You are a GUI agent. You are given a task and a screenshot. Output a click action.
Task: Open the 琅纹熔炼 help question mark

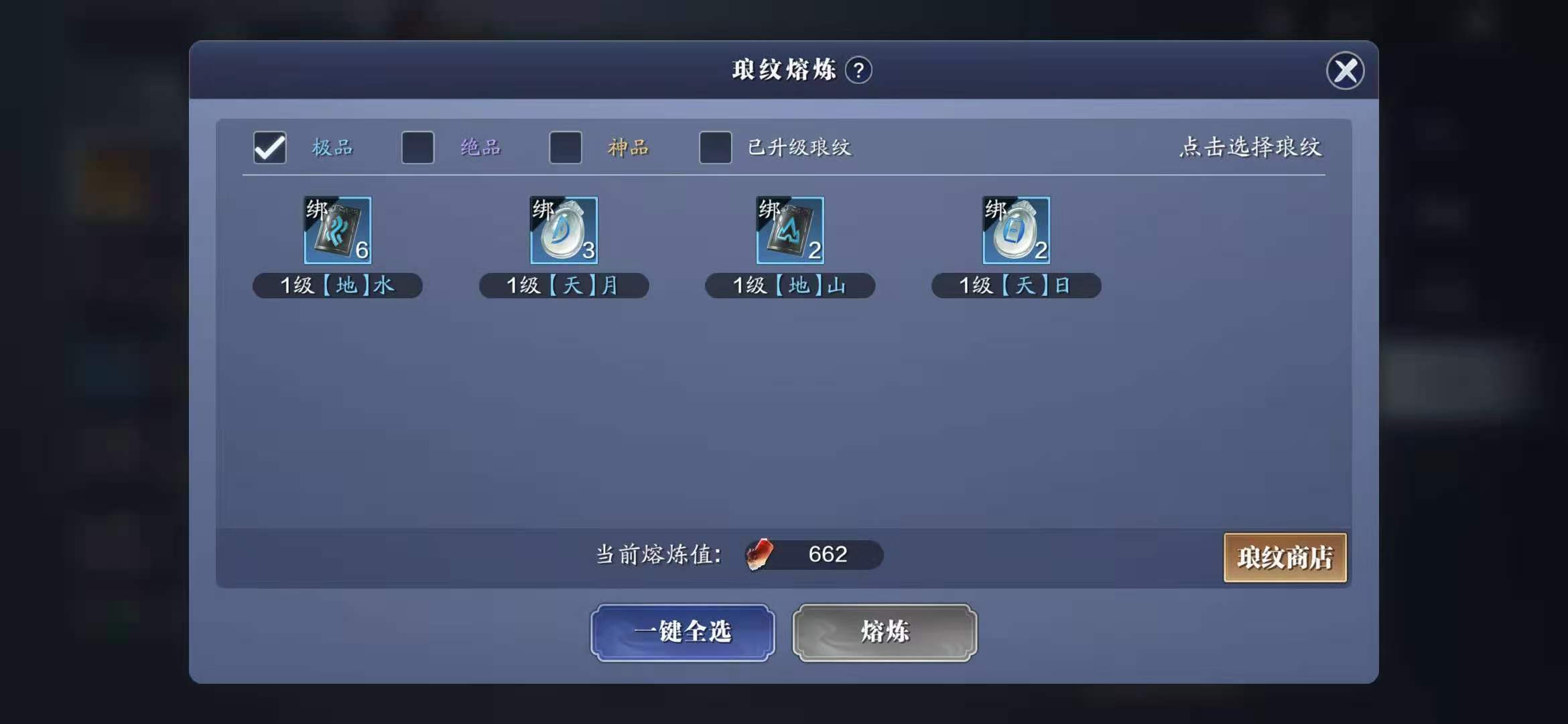point(860,69)
